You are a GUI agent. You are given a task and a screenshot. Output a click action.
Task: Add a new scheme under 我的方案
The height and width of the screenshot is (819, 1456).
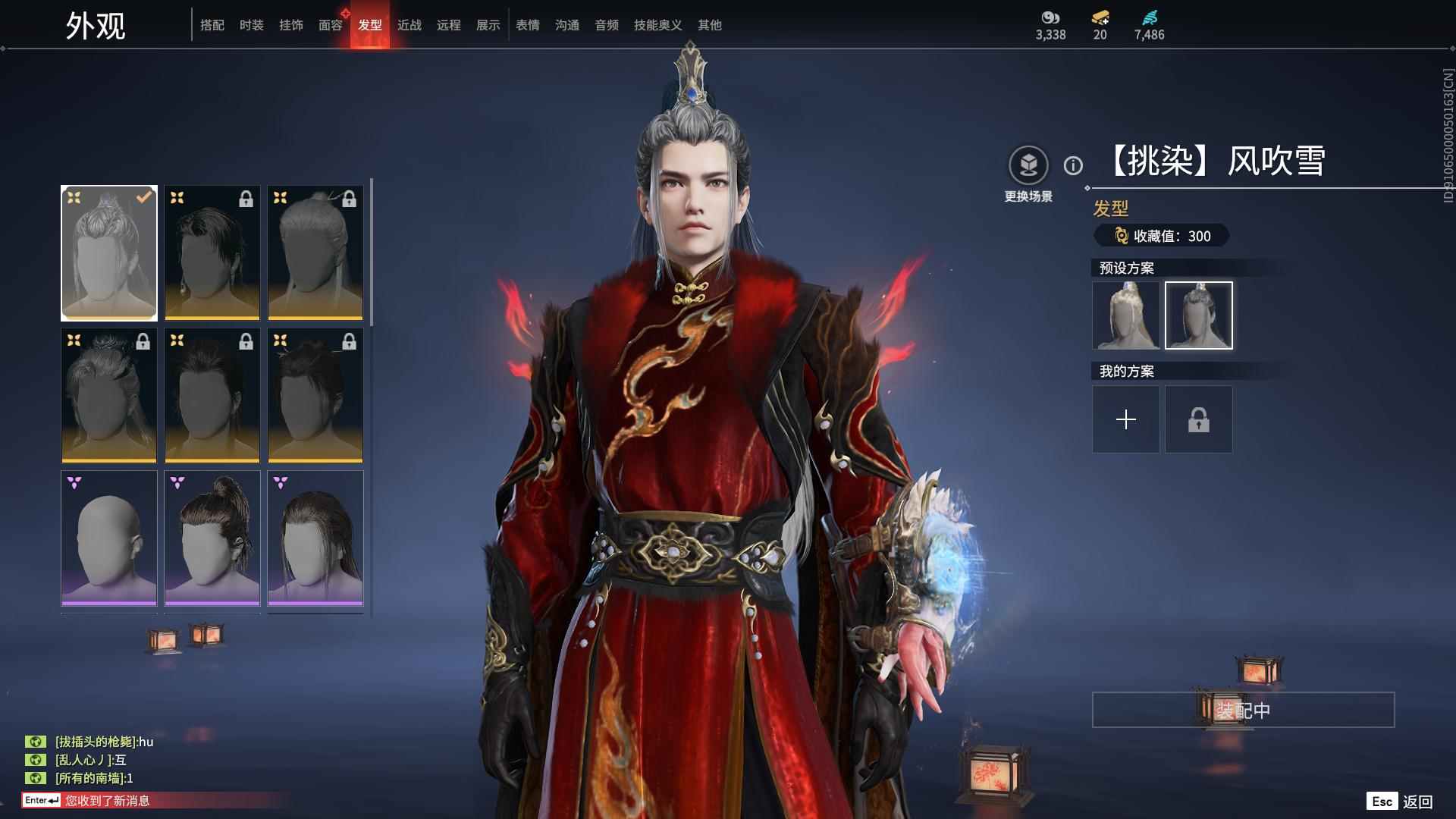(x=1126, y=419)
